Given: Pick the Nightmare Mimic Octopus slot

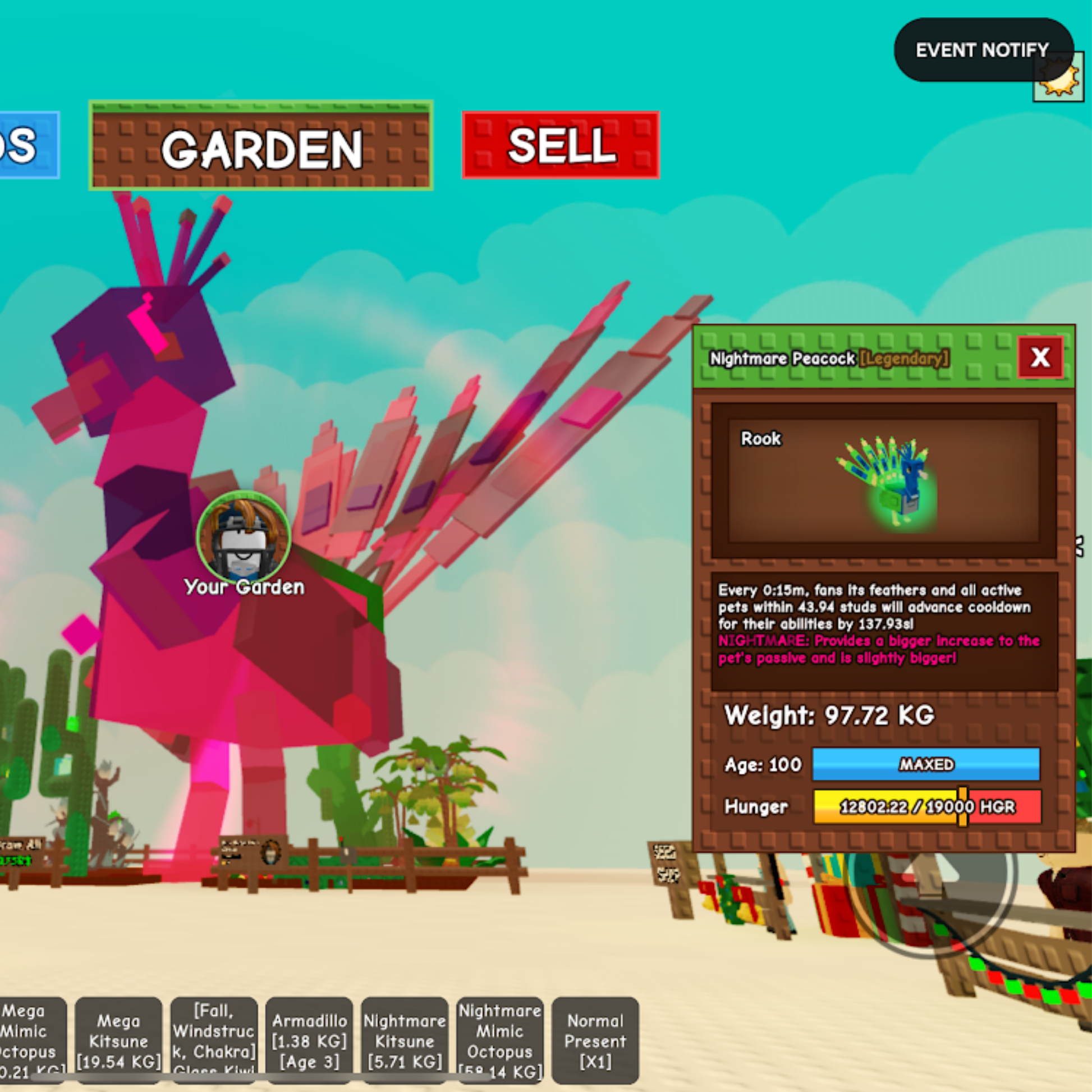Looking at the screenshot, I should point(500,1040).
